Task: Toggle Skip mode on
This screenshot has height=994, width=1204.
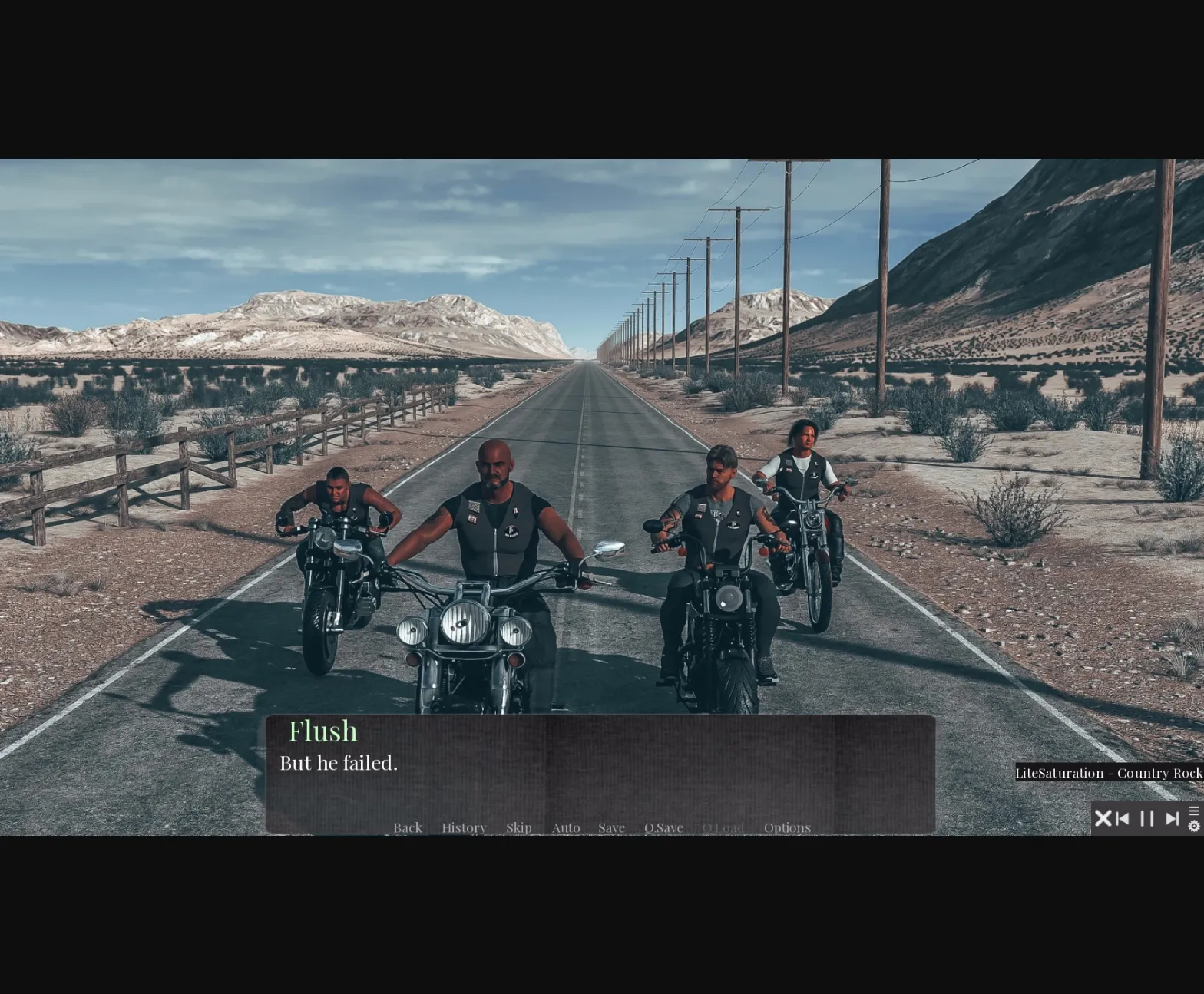Action: coord(519,827)
